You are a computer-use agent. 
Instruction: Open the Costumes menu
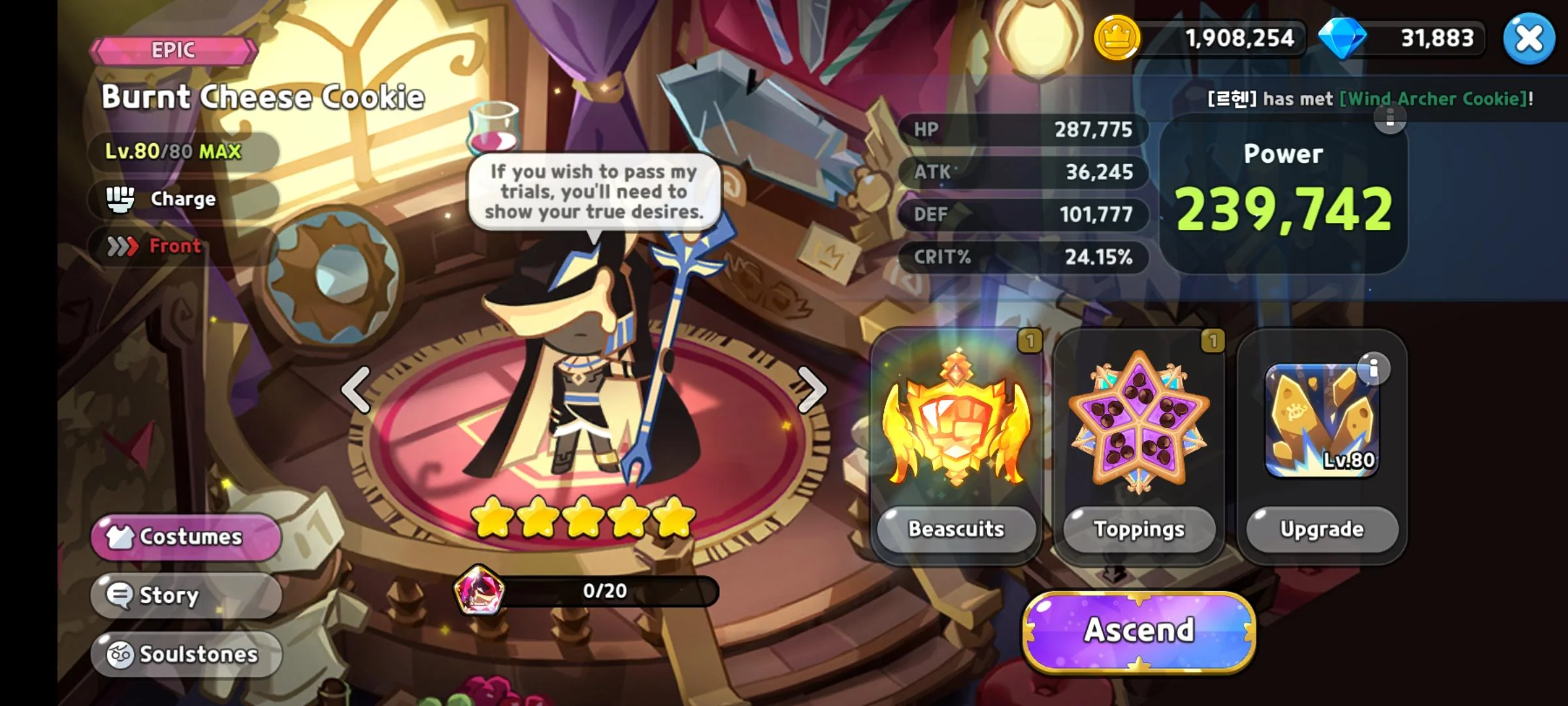coord(186,537)
